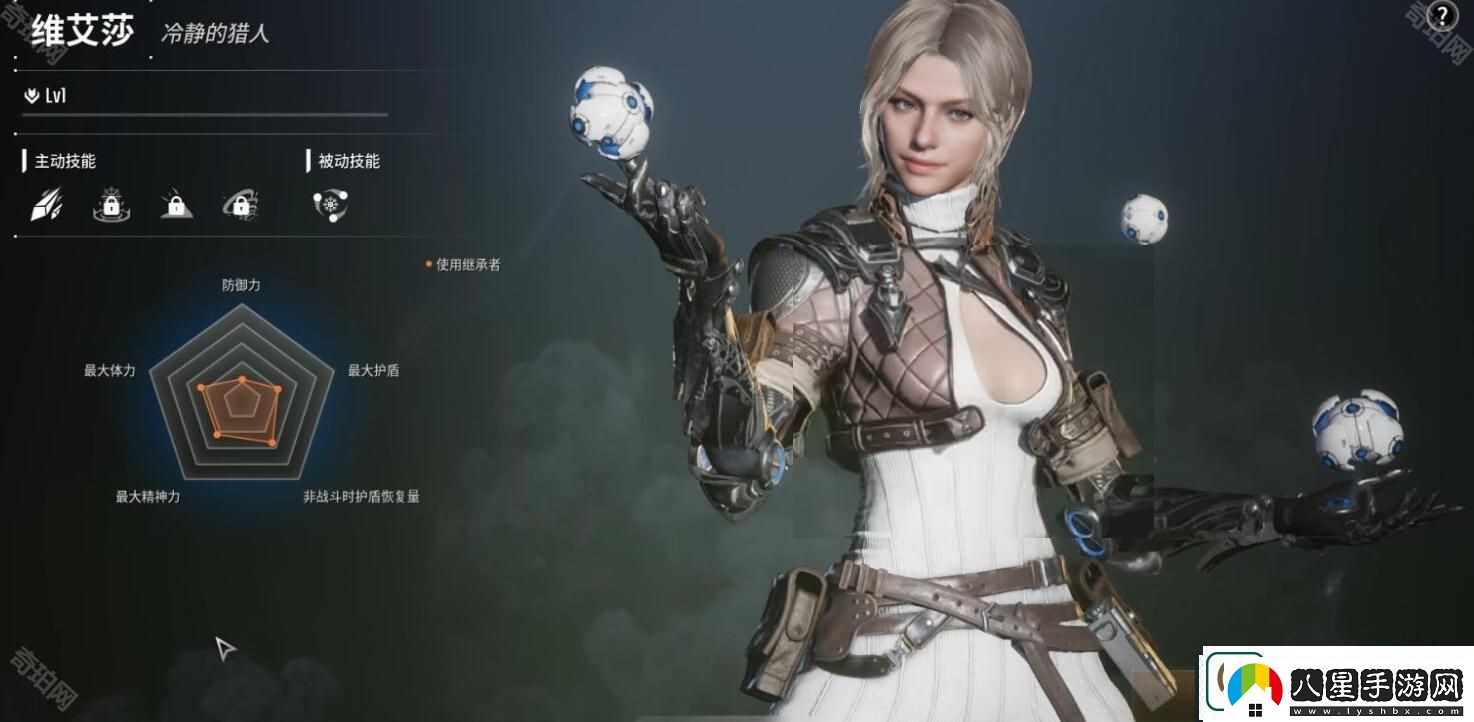Choose the locked mound-shaped active skill
Image resolution: width=1474 pixels, height=722 pixels.
(176, 205)
